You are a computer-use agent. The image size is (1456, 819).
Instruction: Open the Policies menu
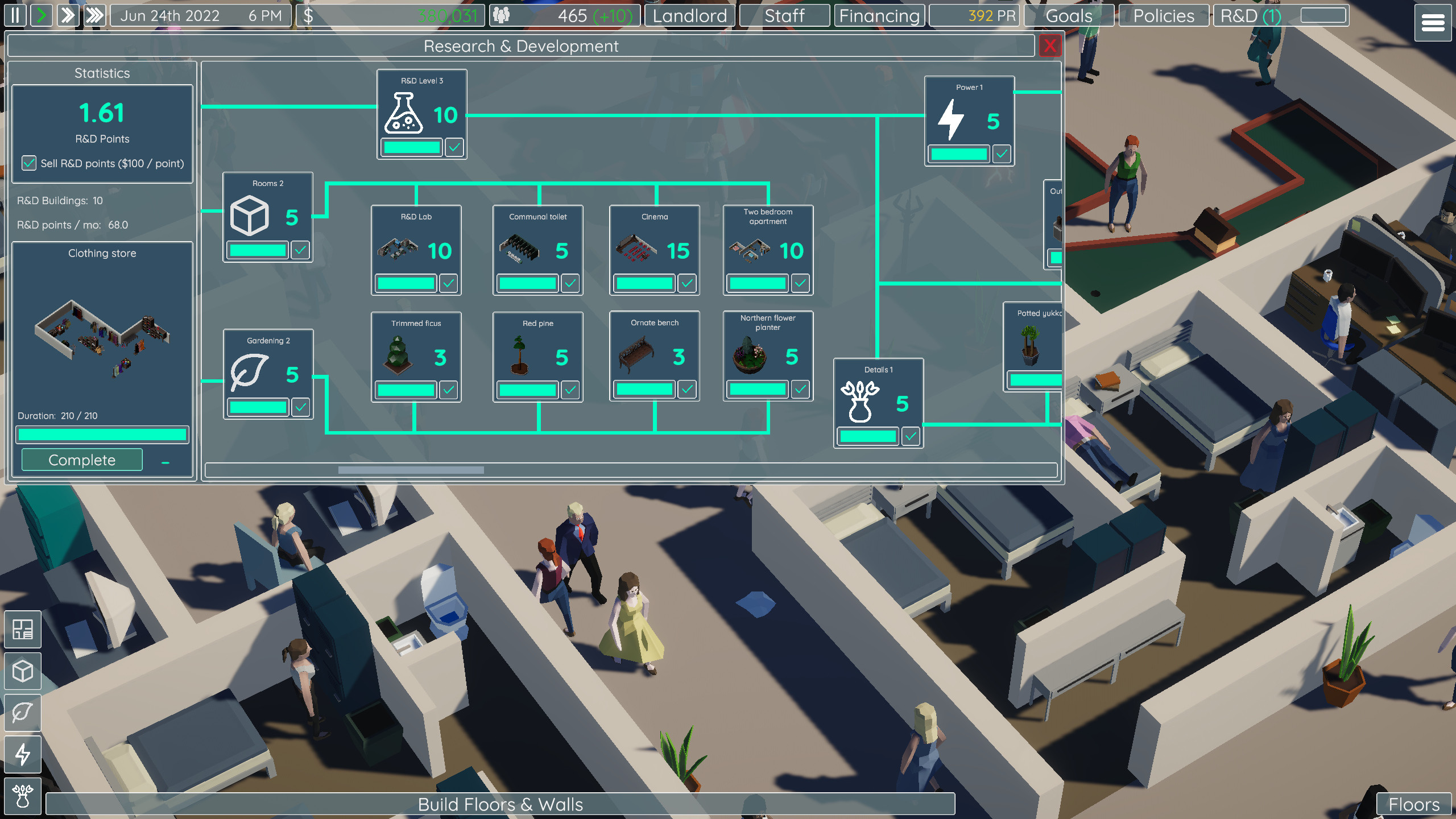tap(1163, 15)
